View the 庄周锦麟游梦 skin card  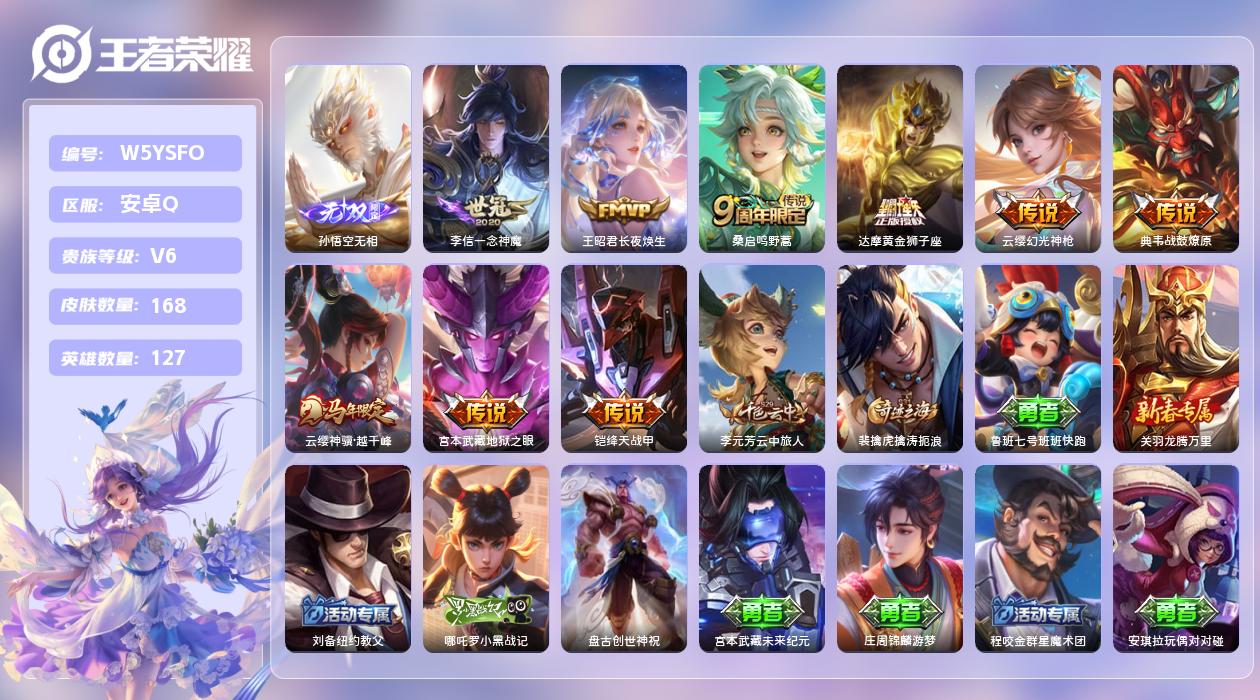[x=899, y=558]
